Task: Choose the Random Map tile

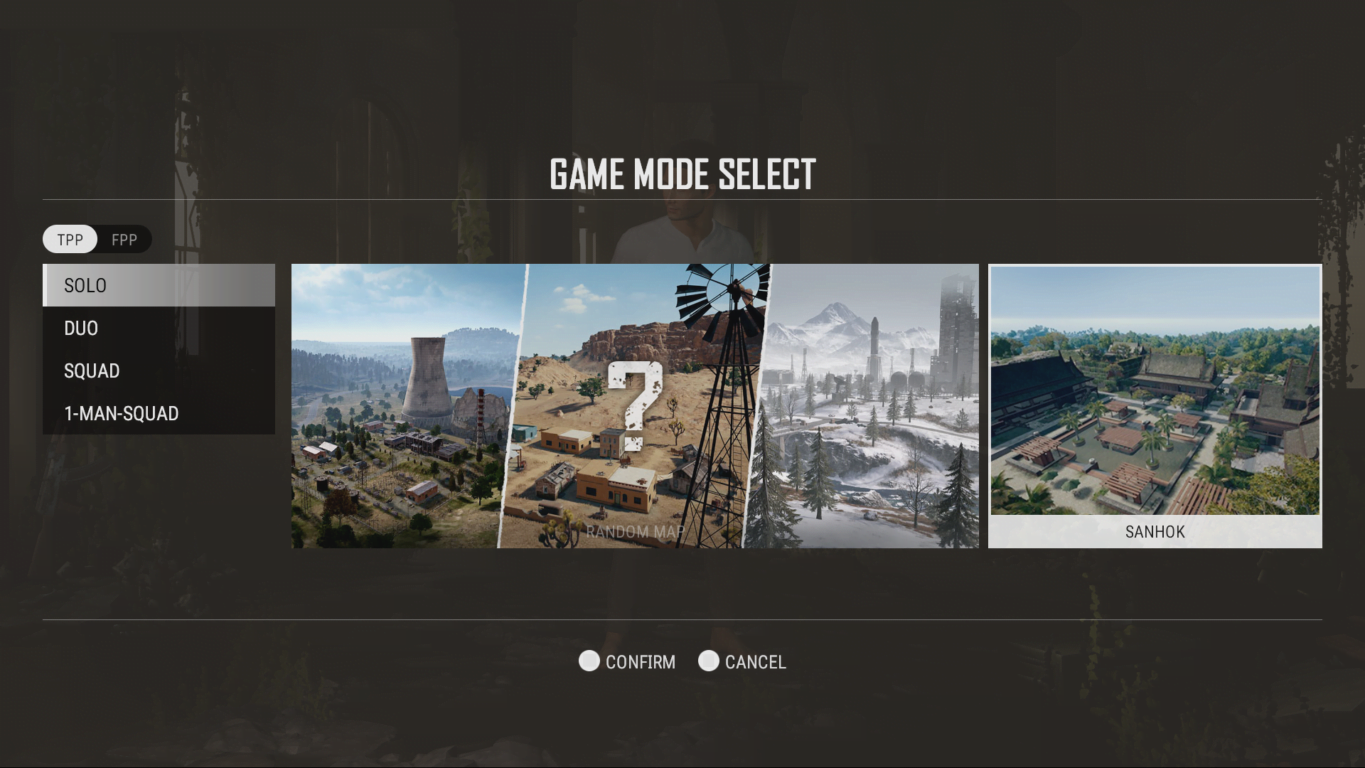Action: pos(634,406)
